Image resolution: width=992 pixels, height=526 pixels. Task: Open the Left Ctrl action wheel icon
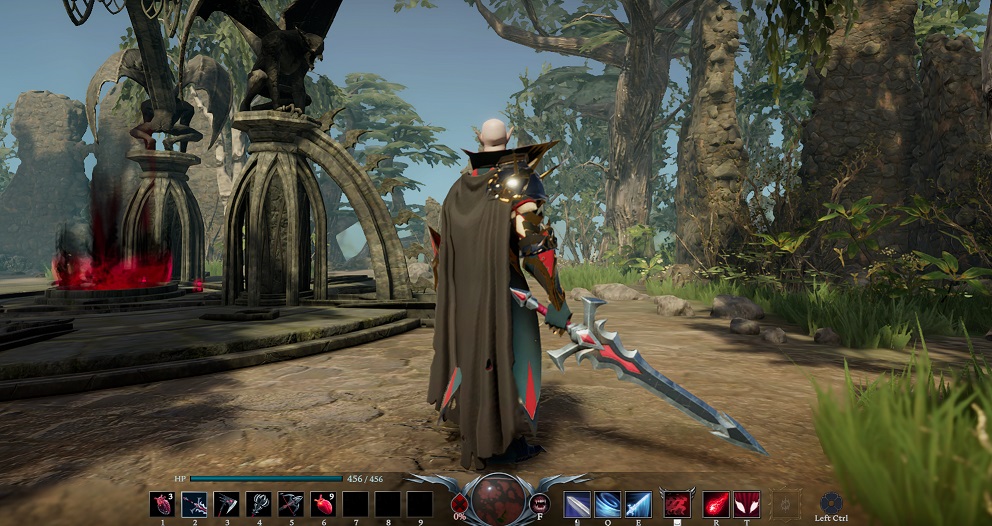point(831,502)
